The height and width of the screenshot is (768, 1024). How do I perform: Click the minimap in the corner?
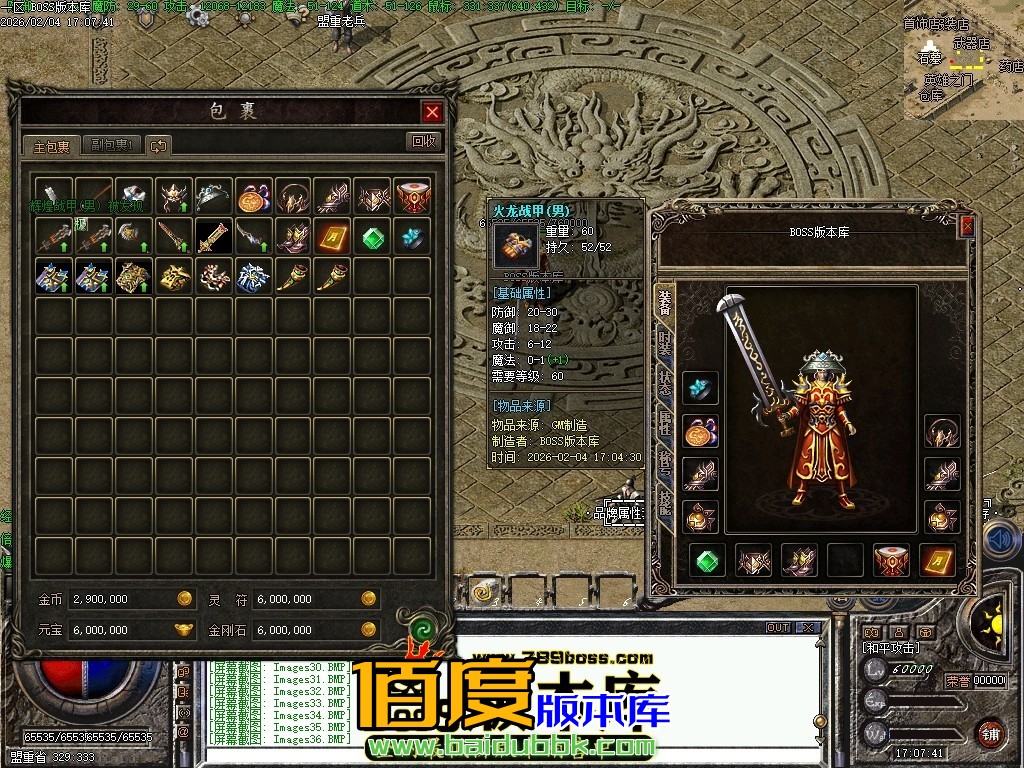(x=962, y=66)
